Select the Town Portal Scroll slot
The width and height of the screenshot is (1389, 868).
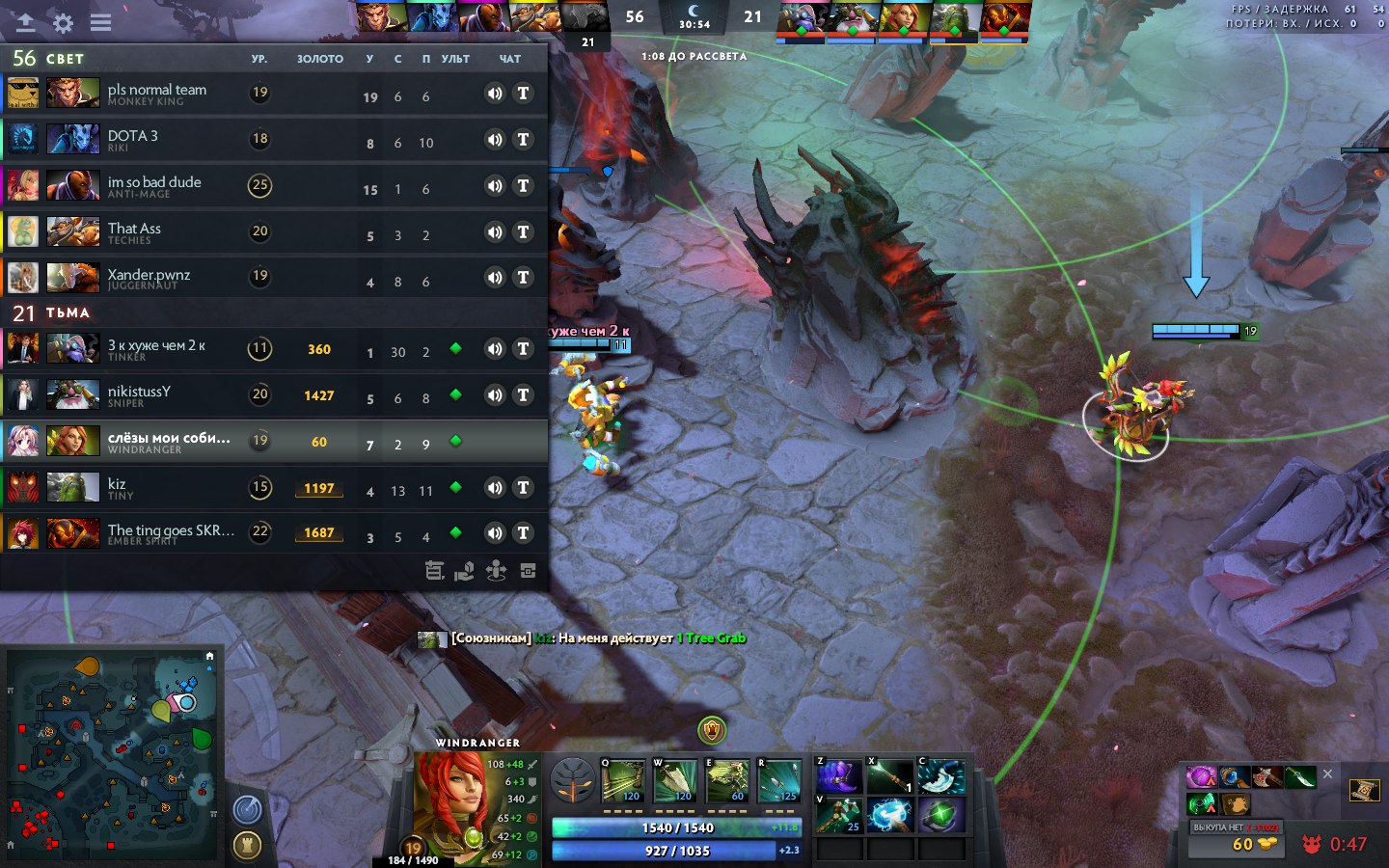(x=1364, y=791)
